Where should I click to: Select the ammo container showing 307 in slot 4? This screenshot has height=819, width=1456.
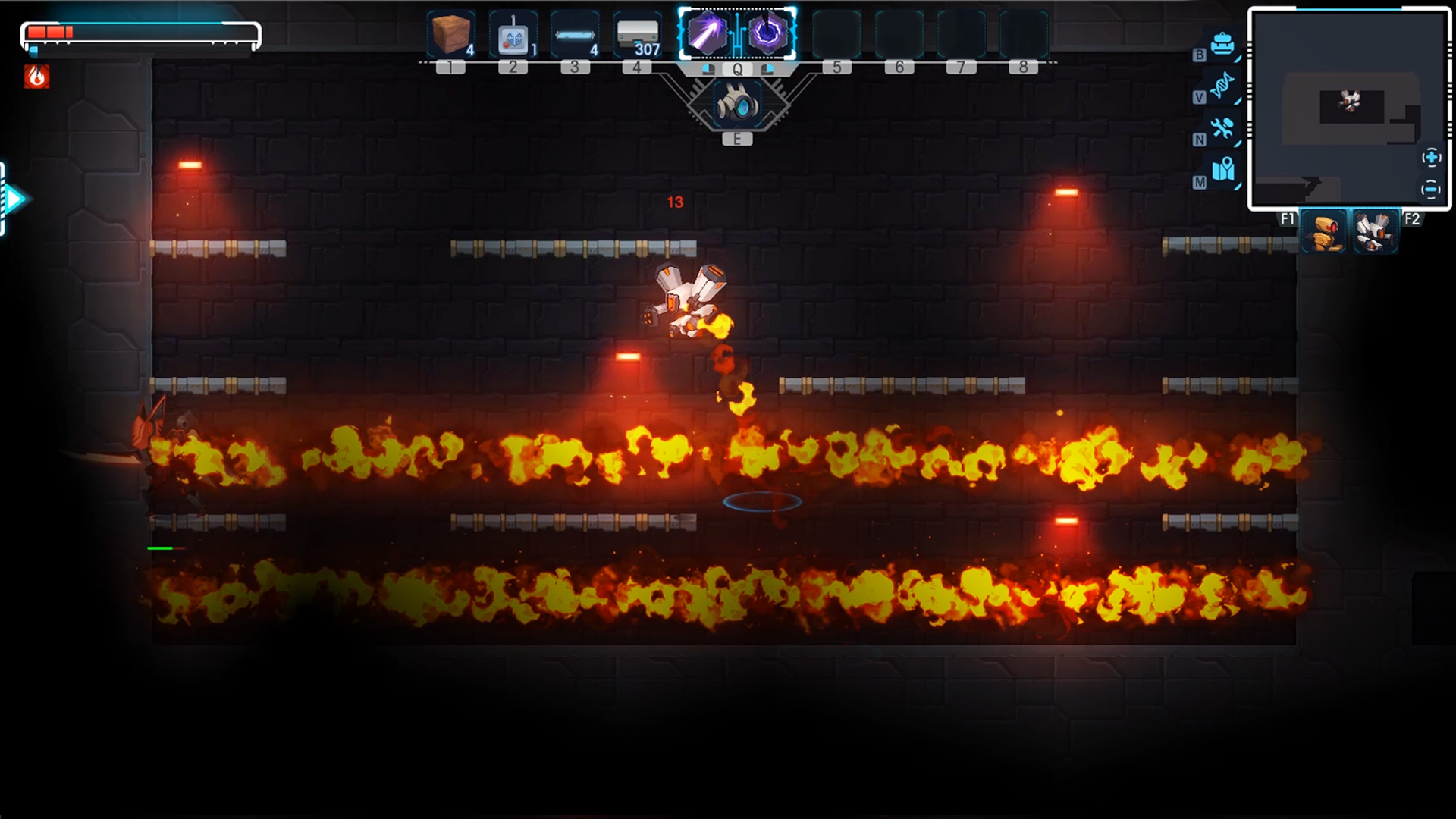click(637, 33)
